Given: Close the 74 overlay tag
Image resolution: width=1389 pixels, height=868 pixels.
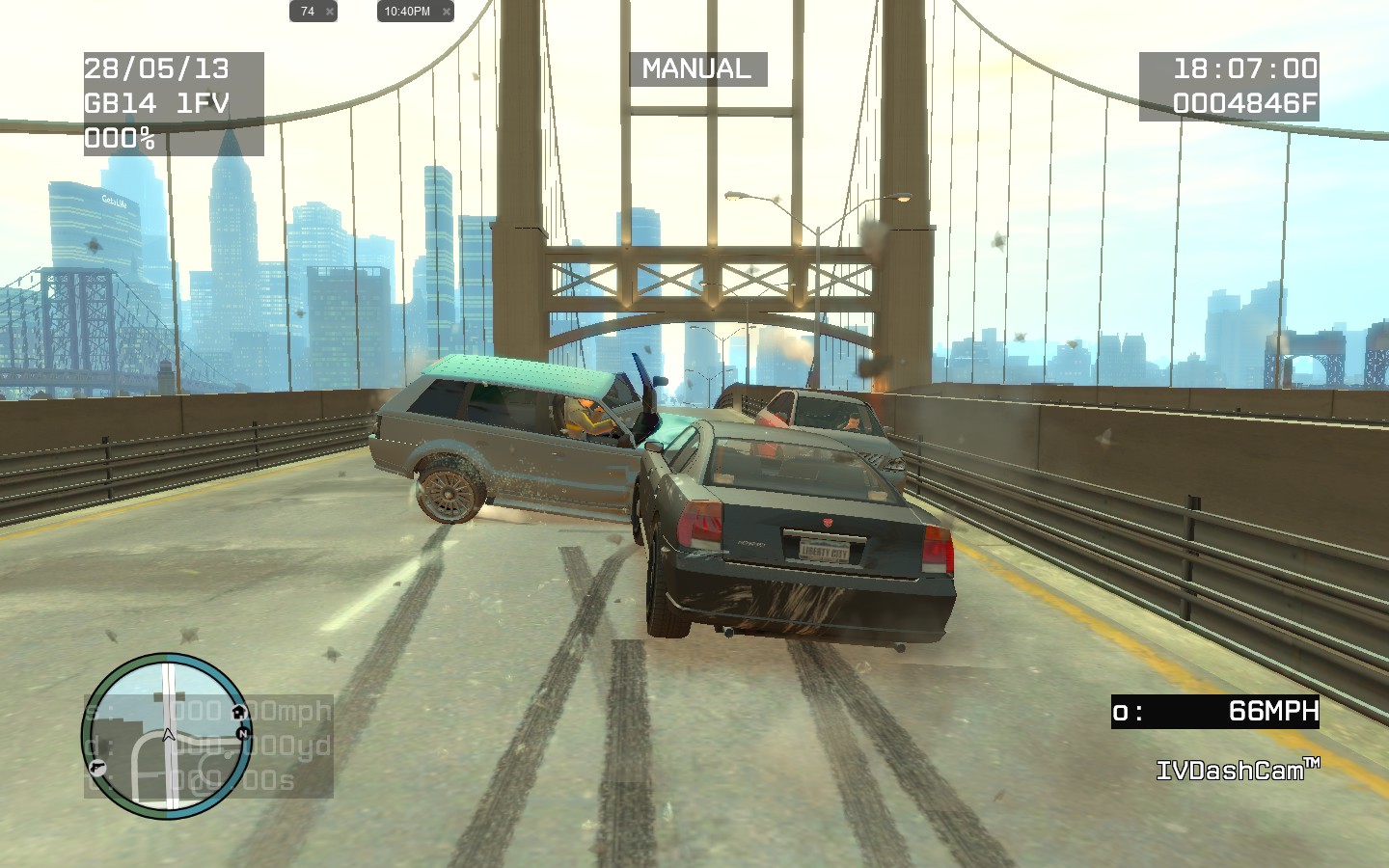Looking at the screenshot, I should click(330, 12).
